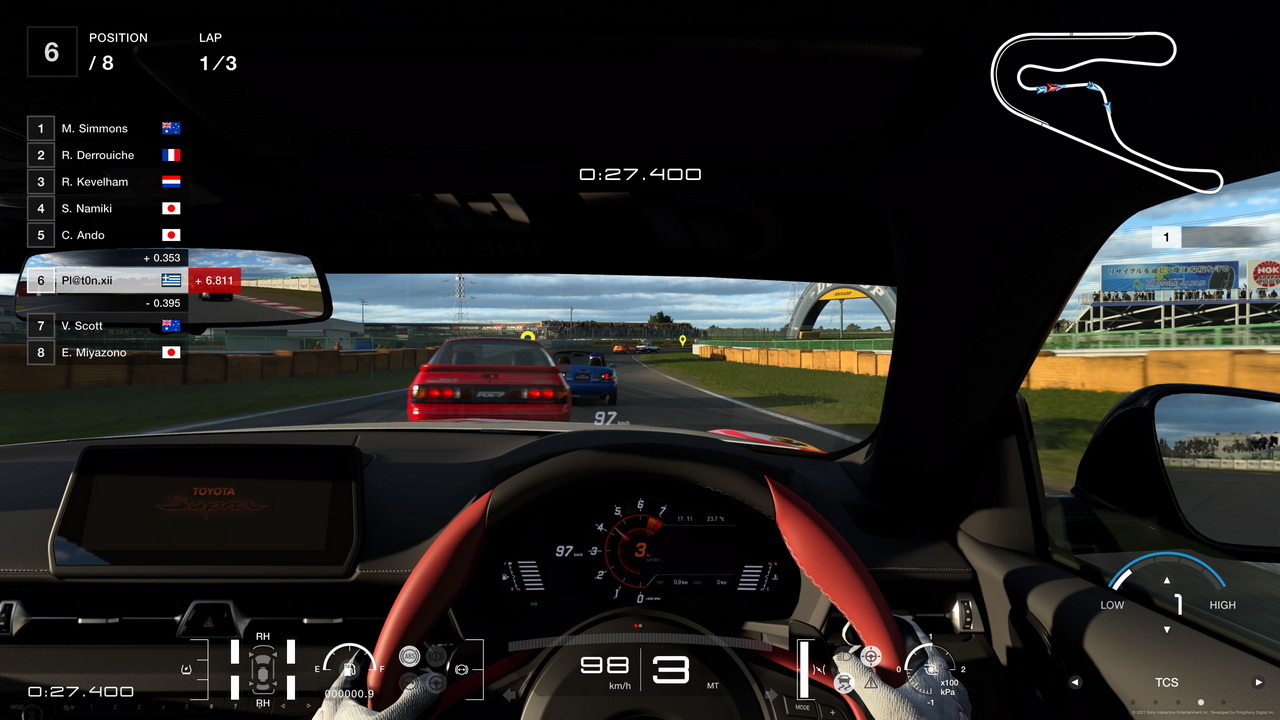The image size is (1280, 720).
Task: Highlight the Pl@t0n.xii player row
Action: tap(105, 281)
